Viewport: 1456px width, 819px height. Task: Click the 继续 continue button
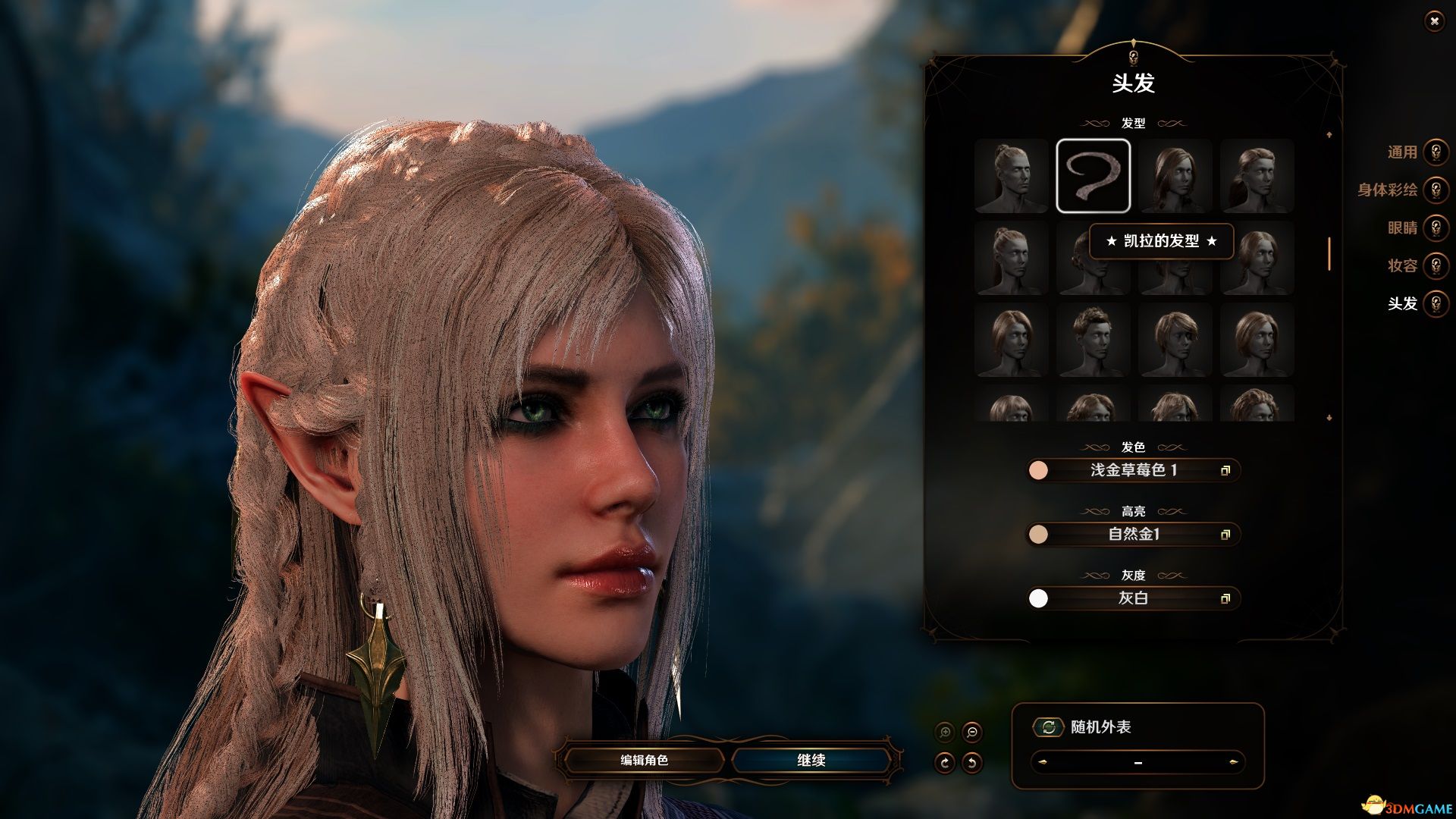pyautogui.click(x=811, y=760)
